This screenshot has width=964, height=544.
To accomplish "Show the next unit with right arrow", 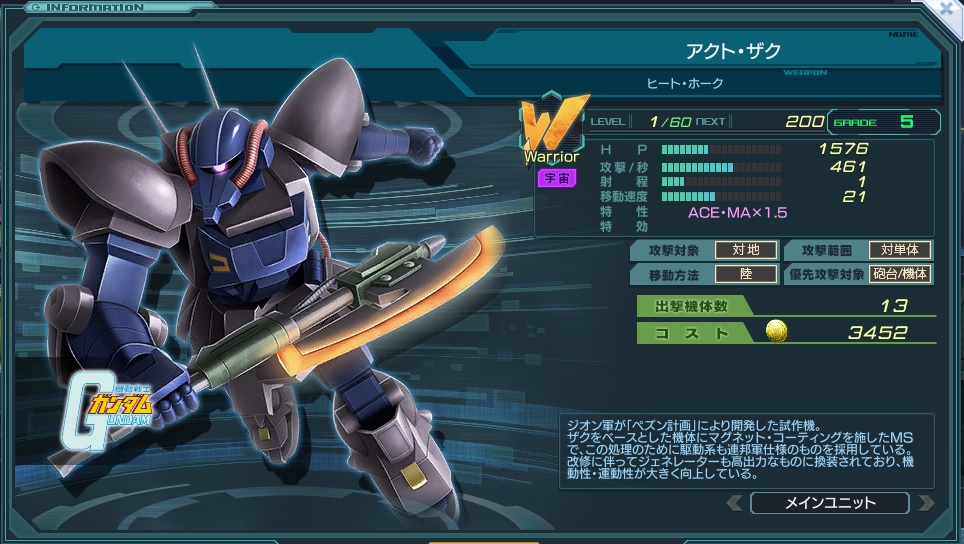I will (x=925, y=502).
